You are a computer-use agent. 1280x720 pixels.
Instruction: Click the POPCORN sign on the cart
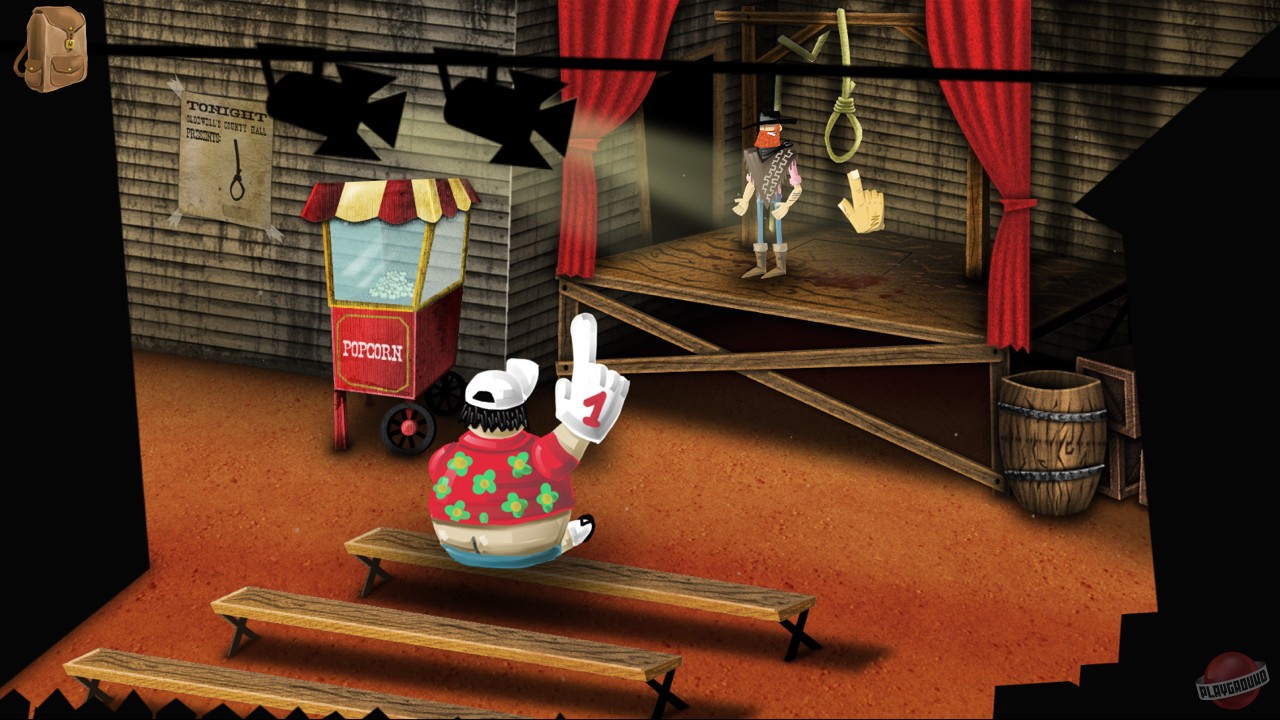coord(370,350)
